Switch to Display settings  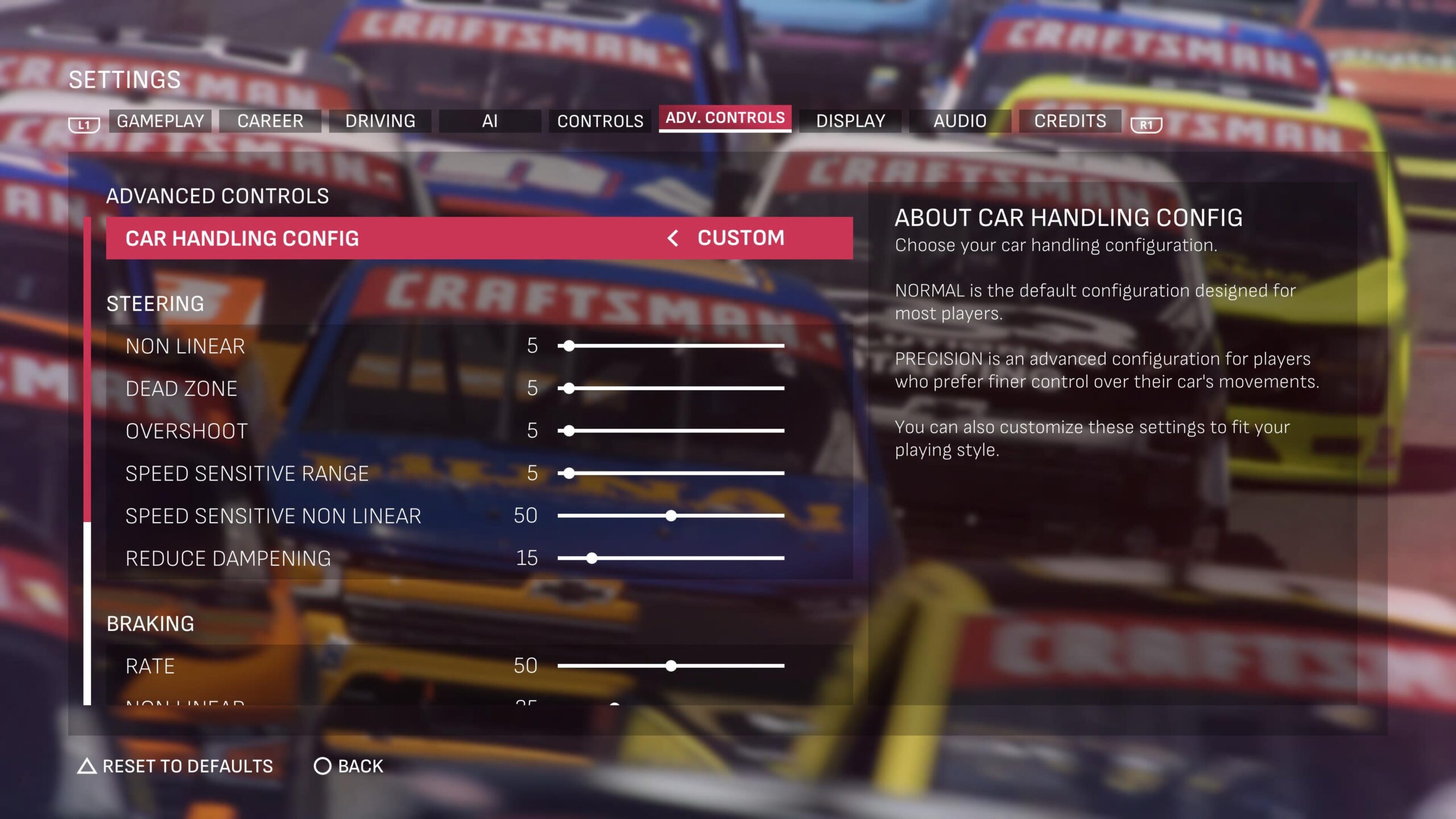[x=850, y=121]
